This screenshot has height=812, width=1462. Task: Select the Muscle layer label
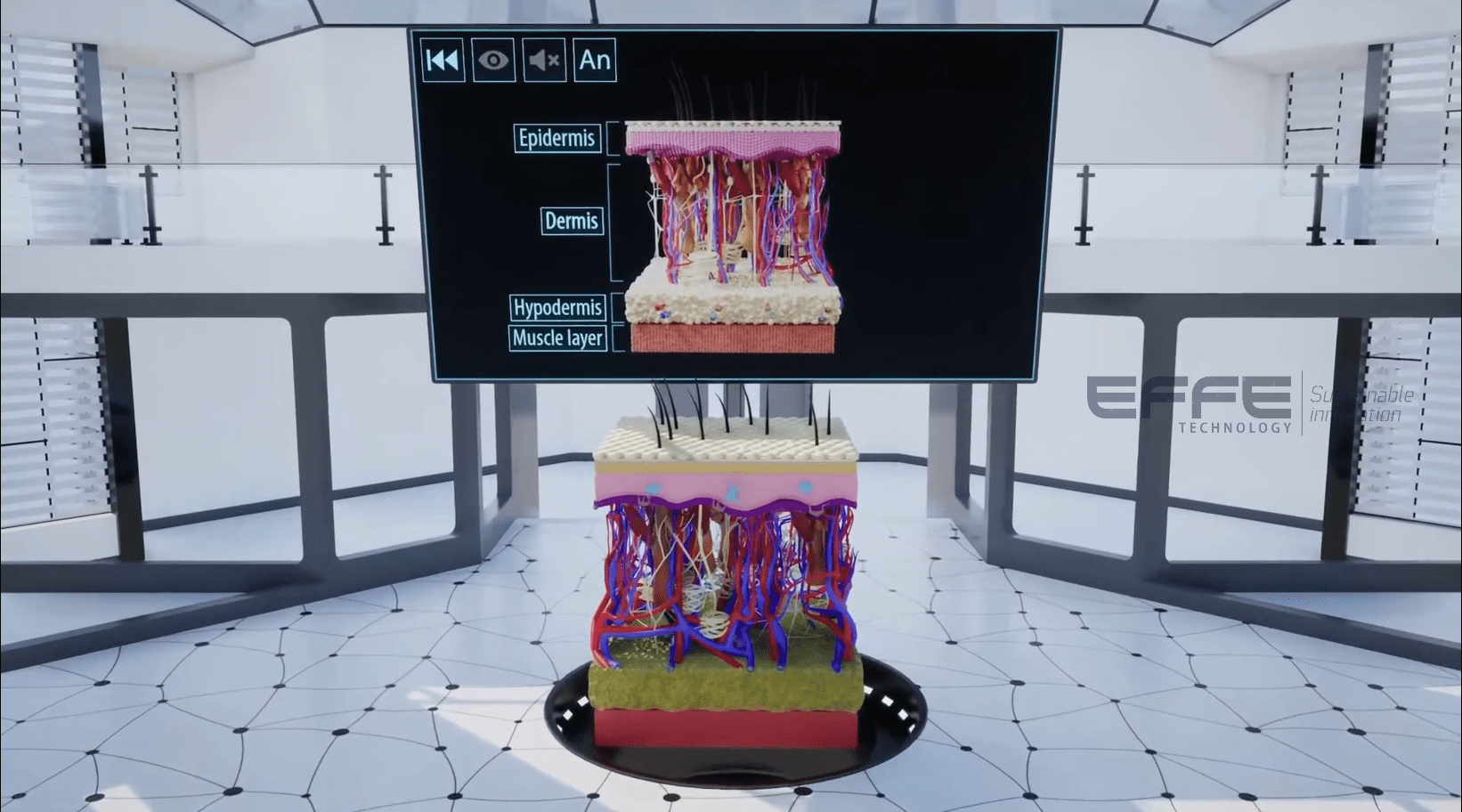(557, 338)
